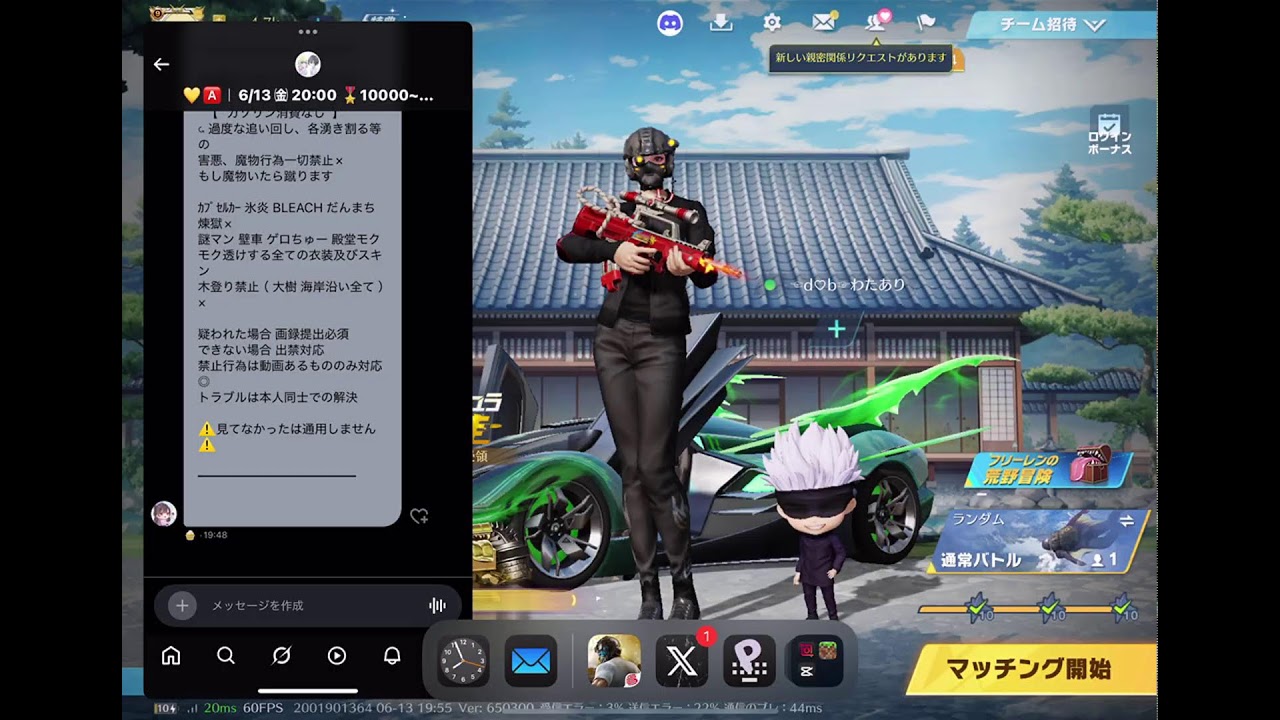Start matchmaking with the yellow マッチング開始 button
Image resolution: width=1280 pixels, height=720 pixels.
(x=1029, y=669)
